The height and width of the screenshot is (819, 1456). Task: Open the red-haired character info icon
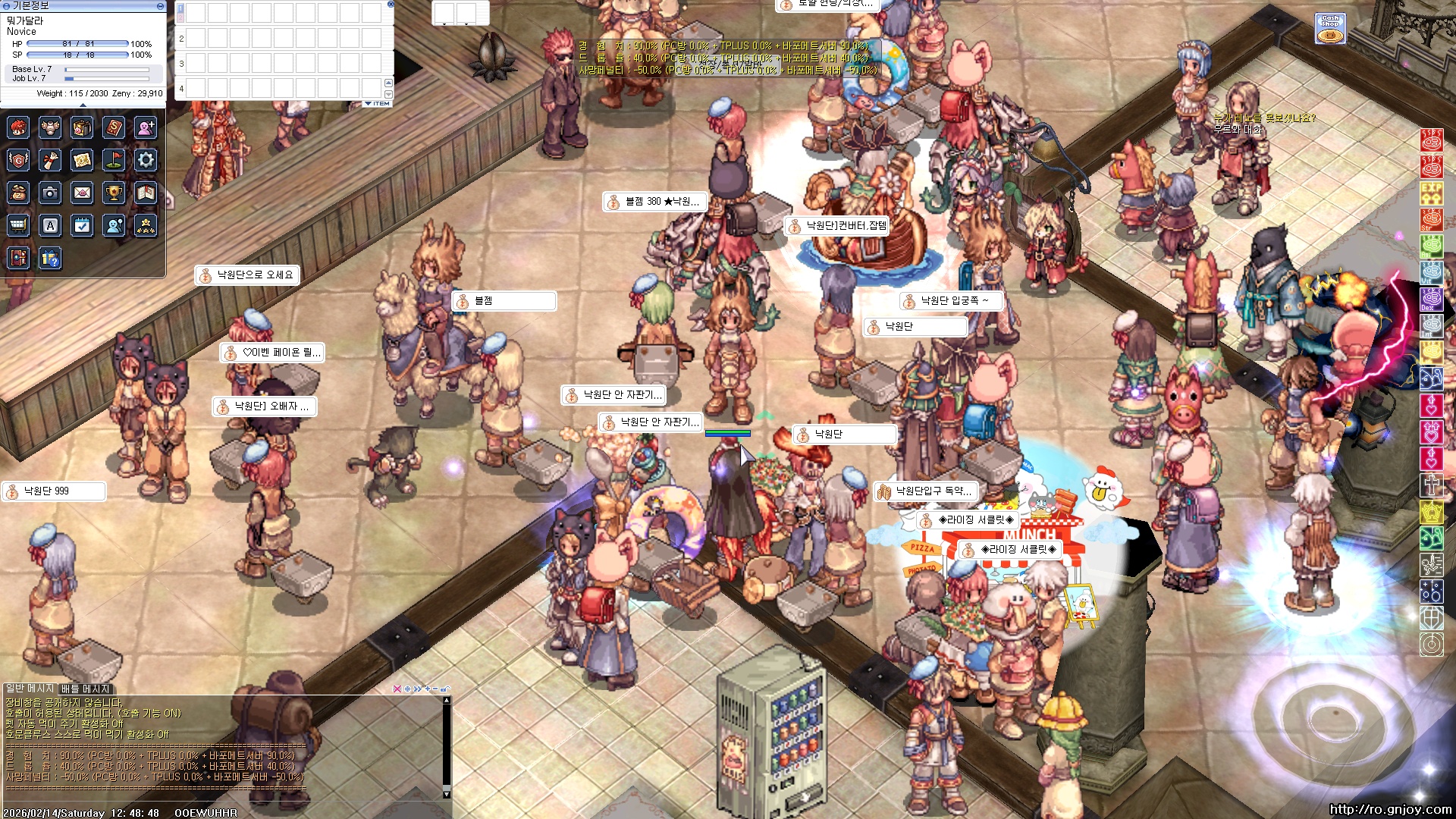[18, 127]
